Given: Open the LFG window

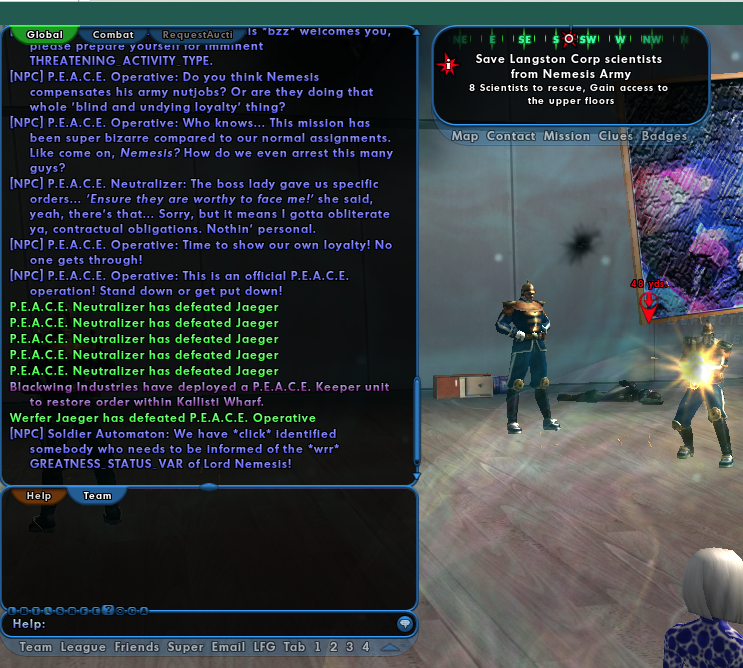Looking at the screenshot, I should (265, 647).
